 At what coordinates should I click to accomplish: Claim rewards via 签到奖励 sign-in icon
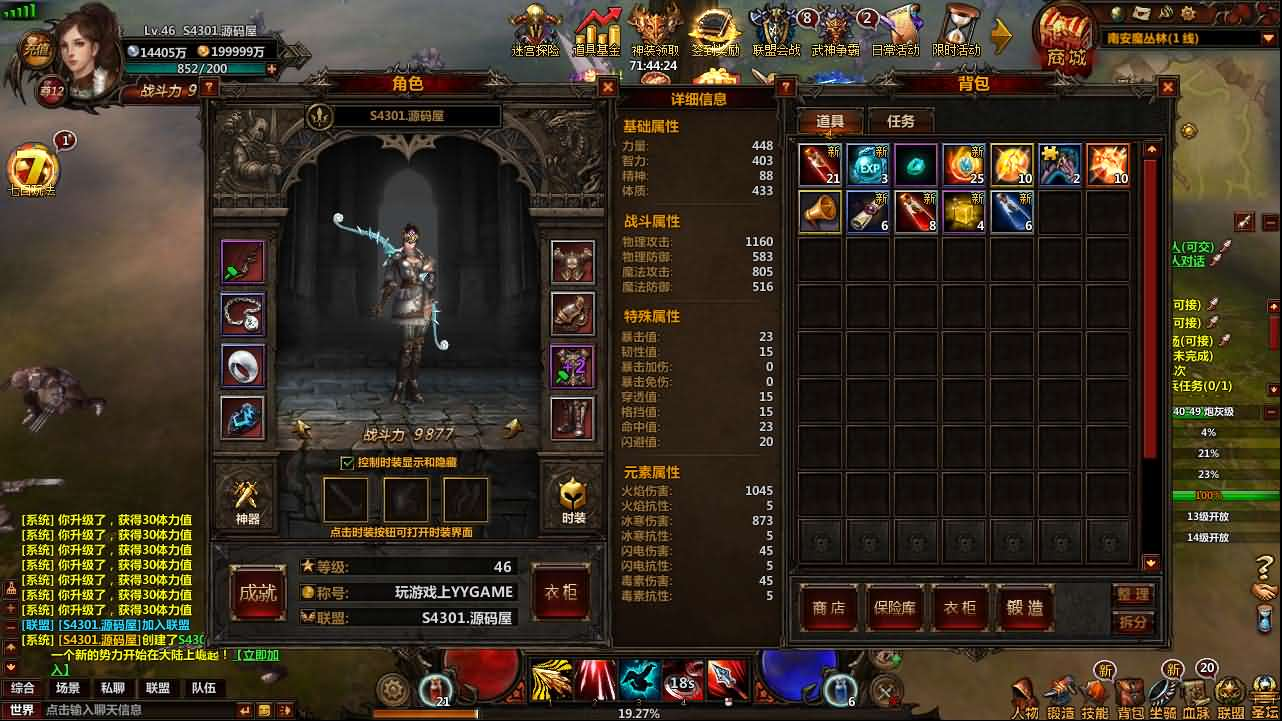pyautogui.click(x=716, y=30)
